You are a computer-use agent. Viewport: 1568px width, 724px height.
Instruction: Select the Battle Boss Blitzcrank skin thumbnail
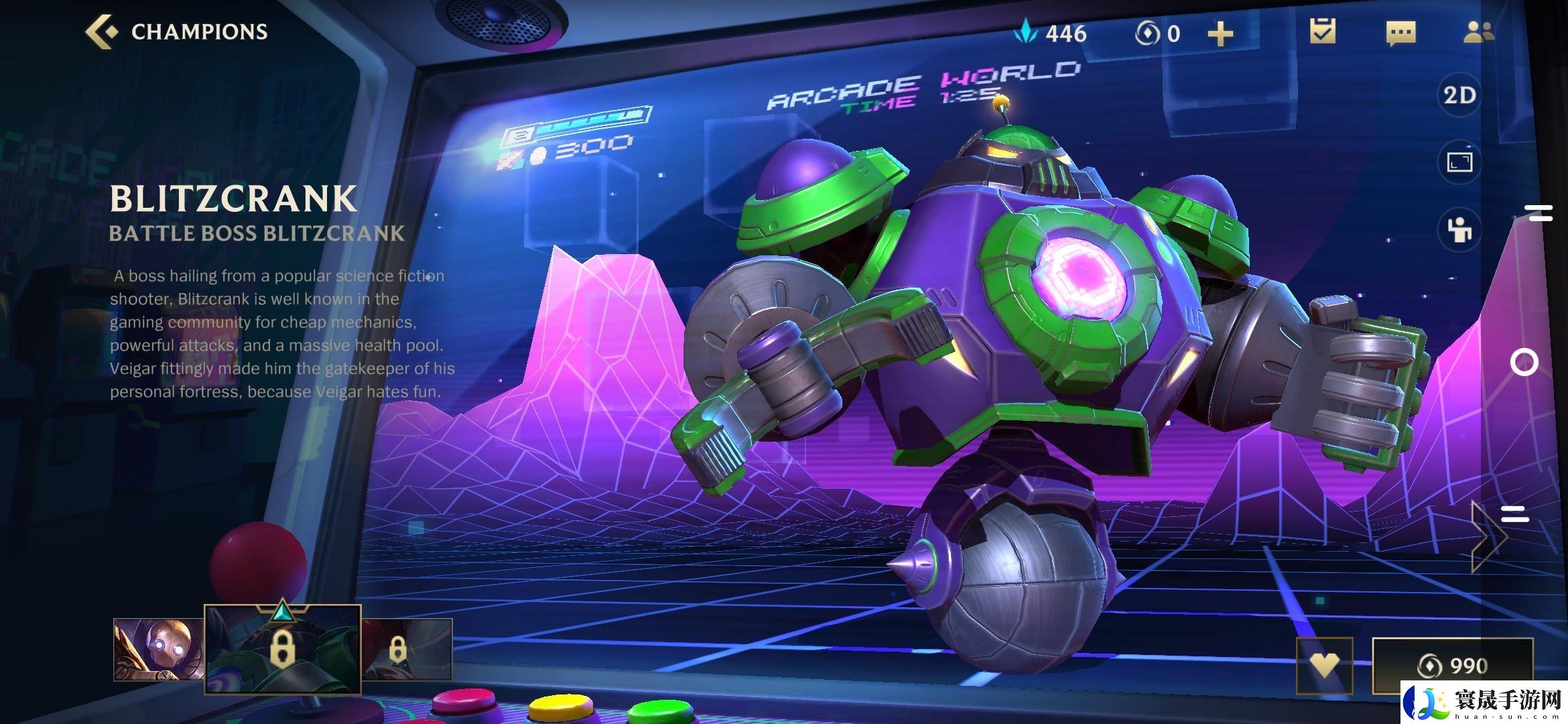(x=282, y=649)
